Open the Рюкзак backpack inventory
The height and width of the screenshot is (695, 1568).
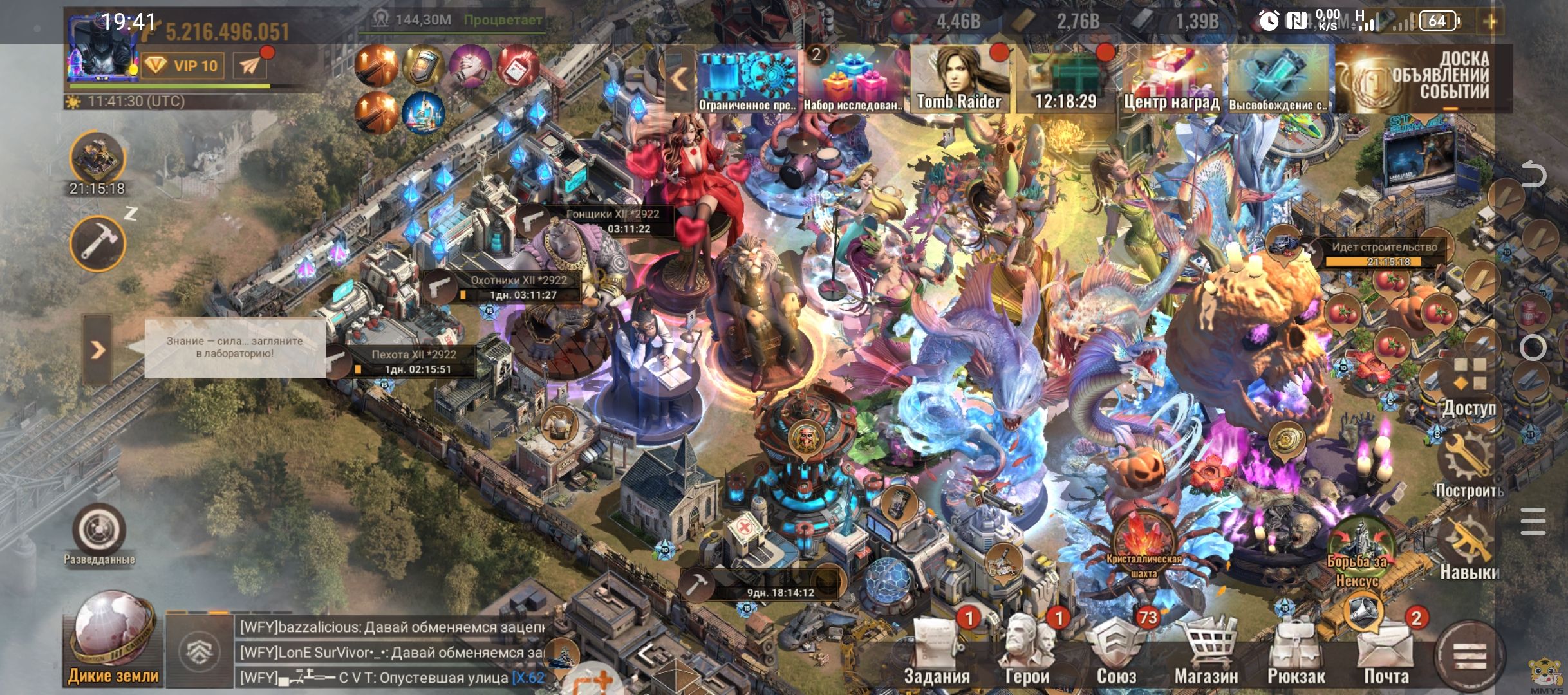1296,650
